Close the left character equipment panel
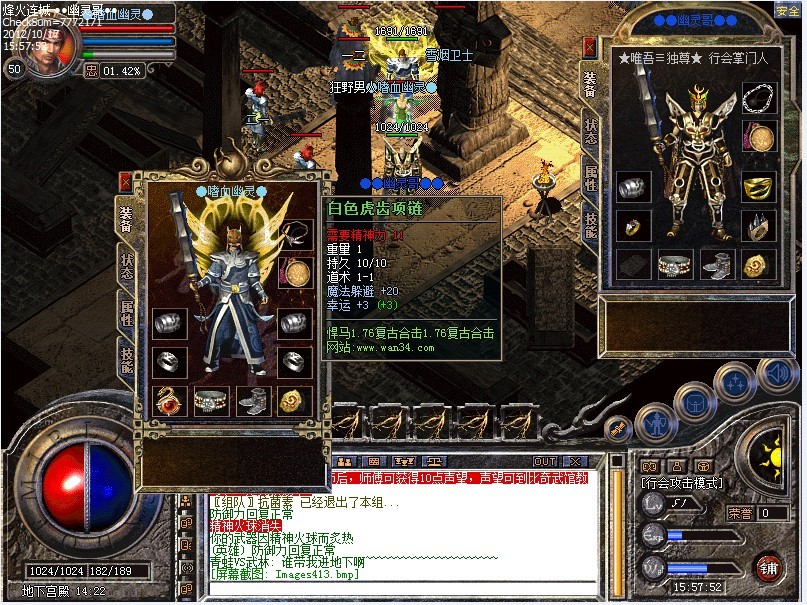 coord(126,182)
